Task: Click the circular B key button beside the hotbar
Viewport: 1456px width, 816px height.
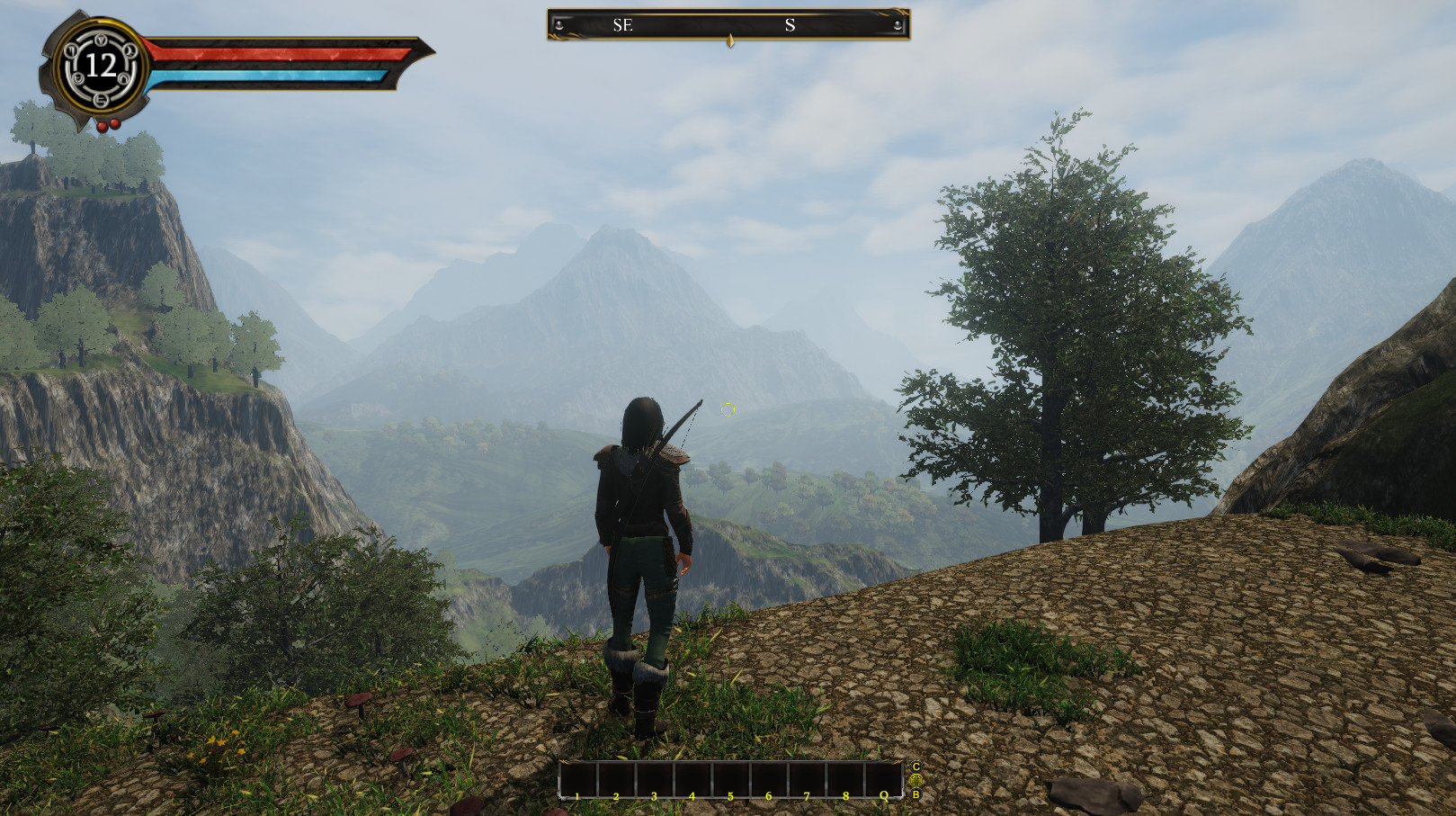Action: tap(918, 795)
